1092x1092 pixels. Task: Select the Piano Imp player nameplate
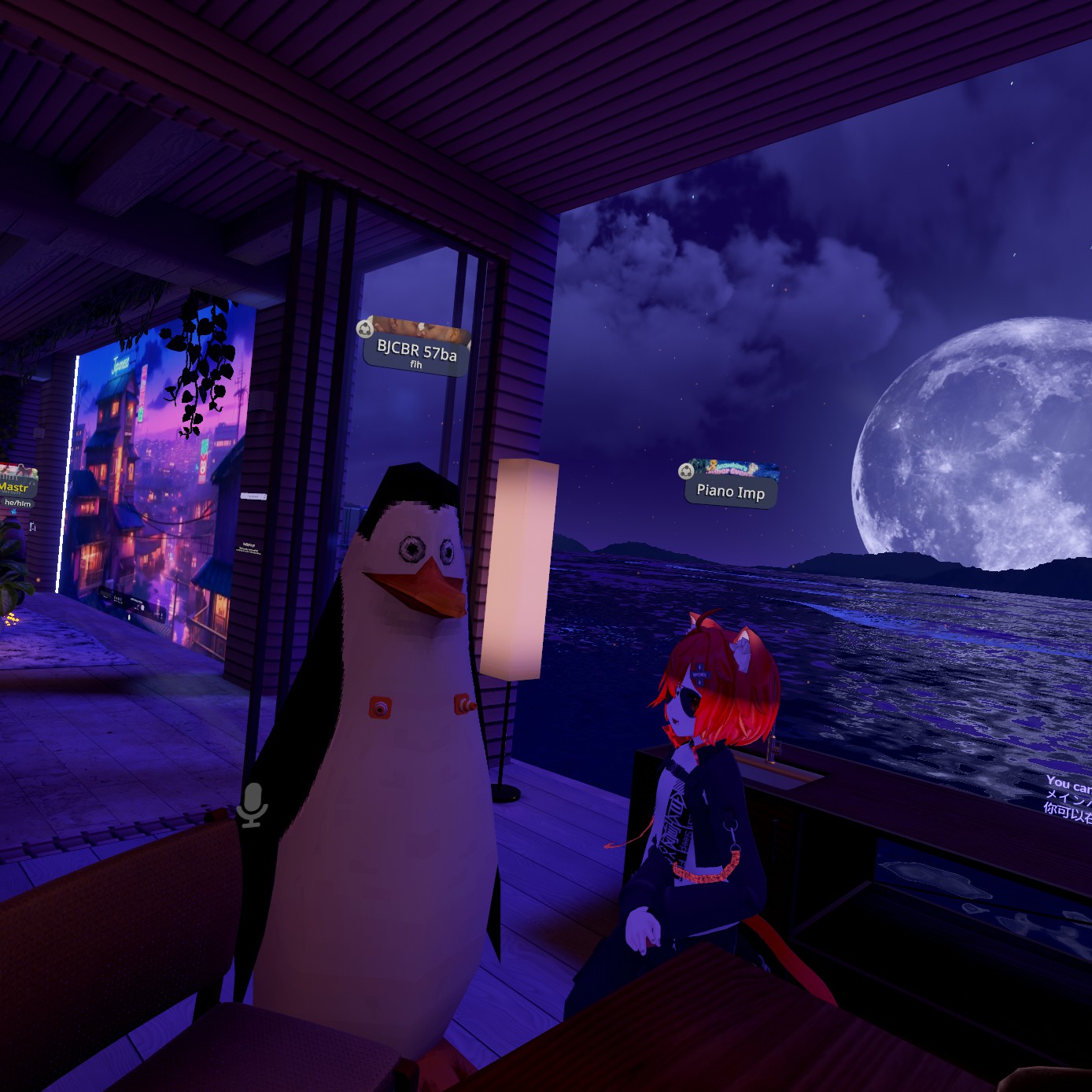[730, 492]
